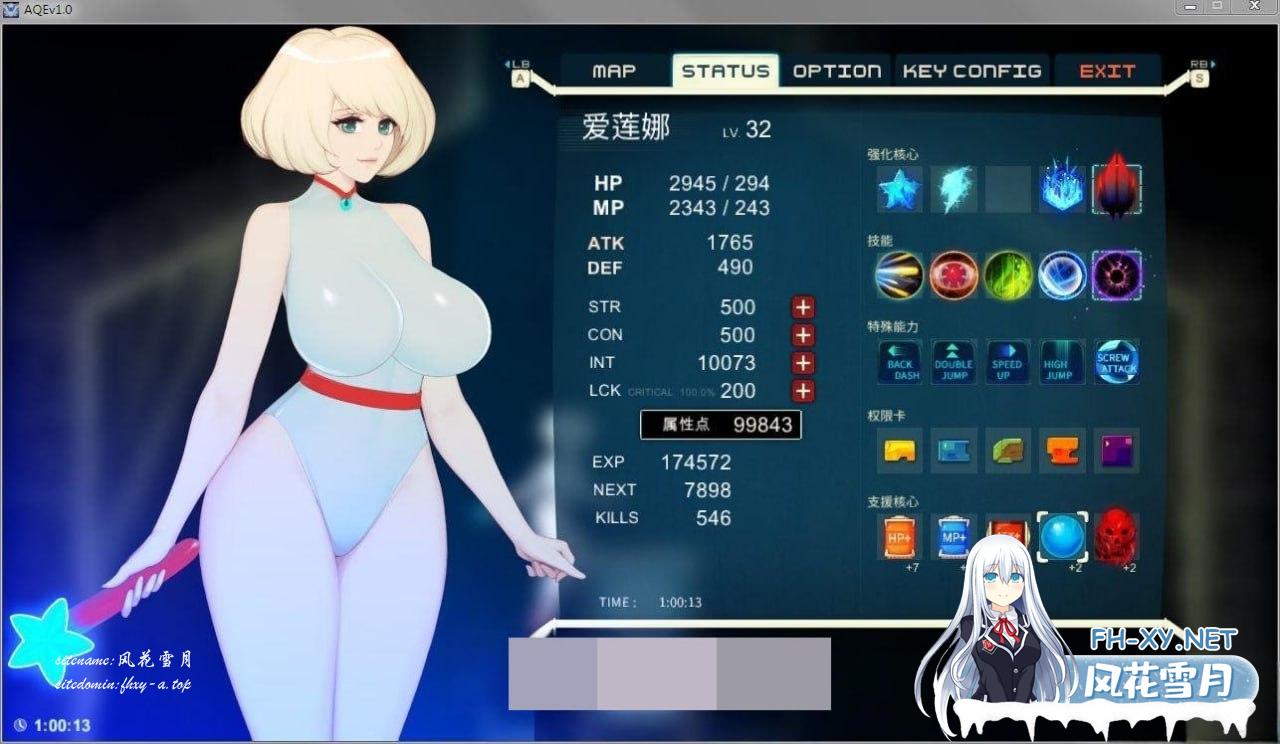Switch to the MAP tab
Screen dimensions: 1280x744
(614, 71)
